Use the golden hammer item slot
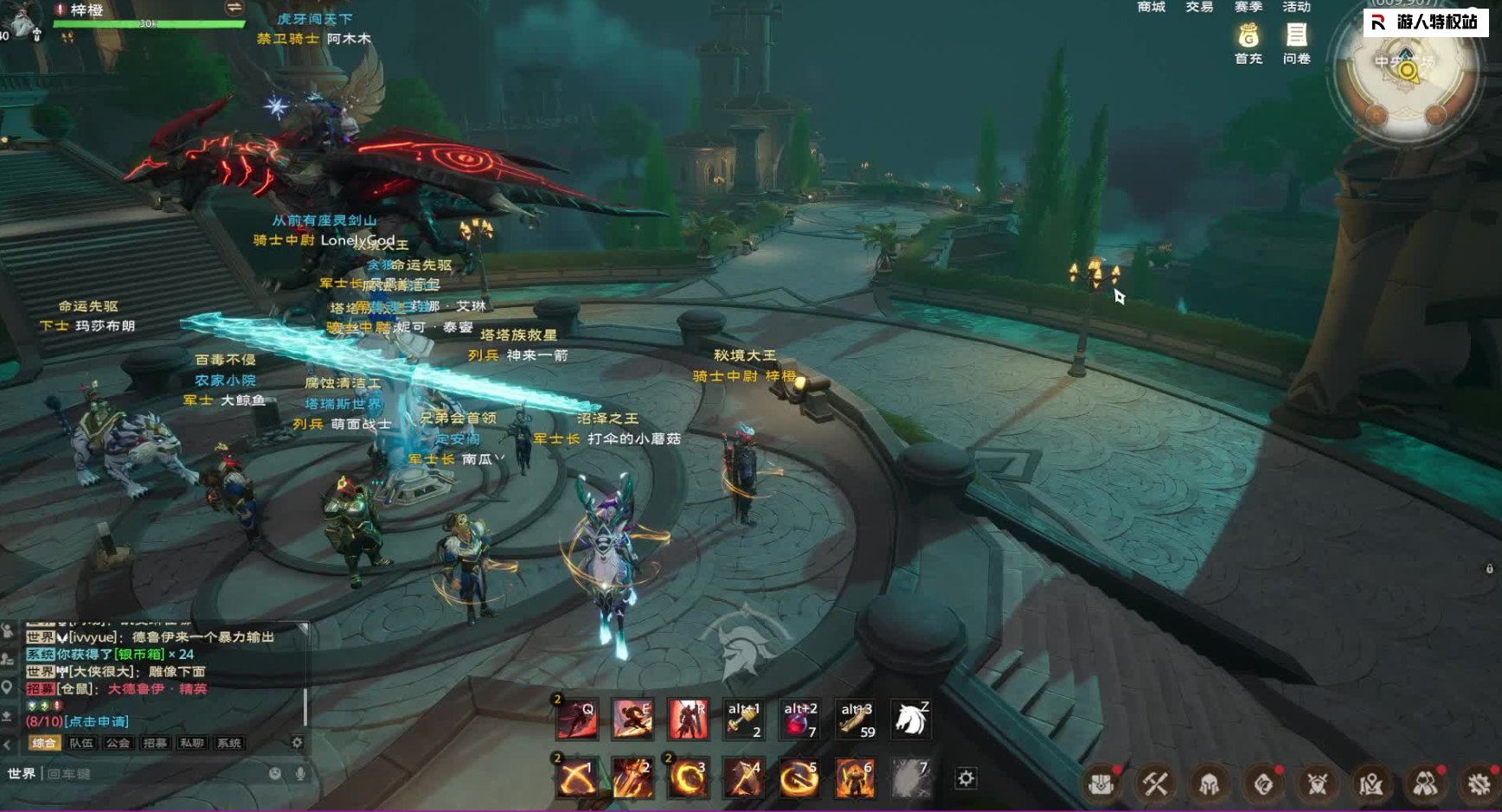This screenshot has width=1502, height=812. [x=743, y=719]
